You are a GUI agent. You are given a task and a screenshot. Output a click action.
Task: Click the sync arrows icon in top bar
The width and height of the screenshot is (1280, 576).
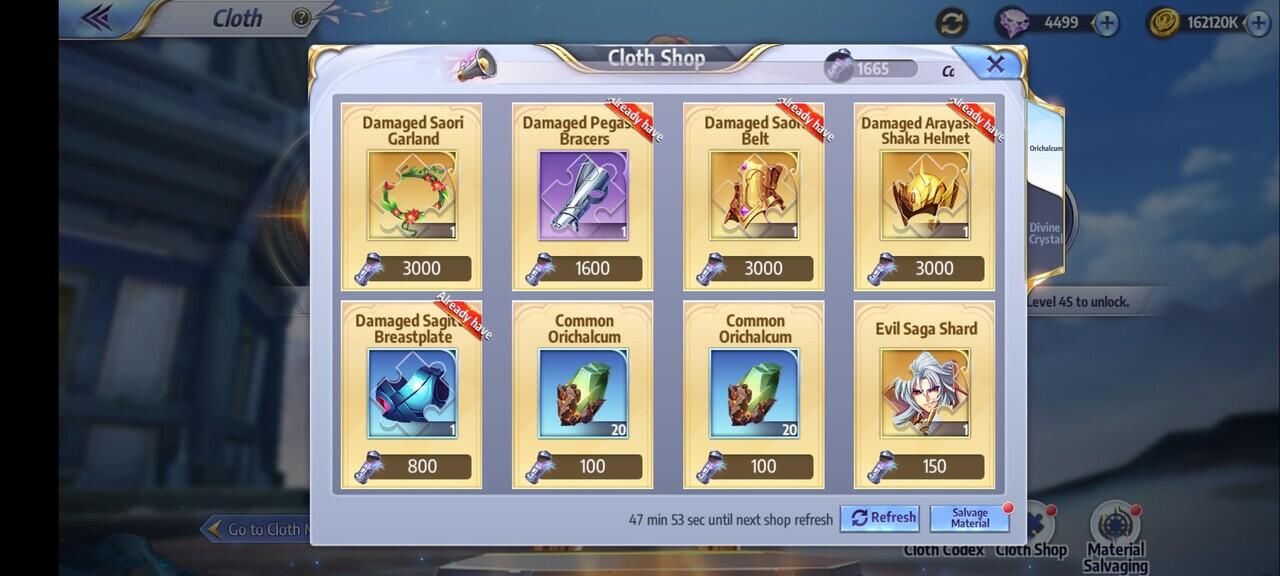pyautogui.click(x=952, y=23)
